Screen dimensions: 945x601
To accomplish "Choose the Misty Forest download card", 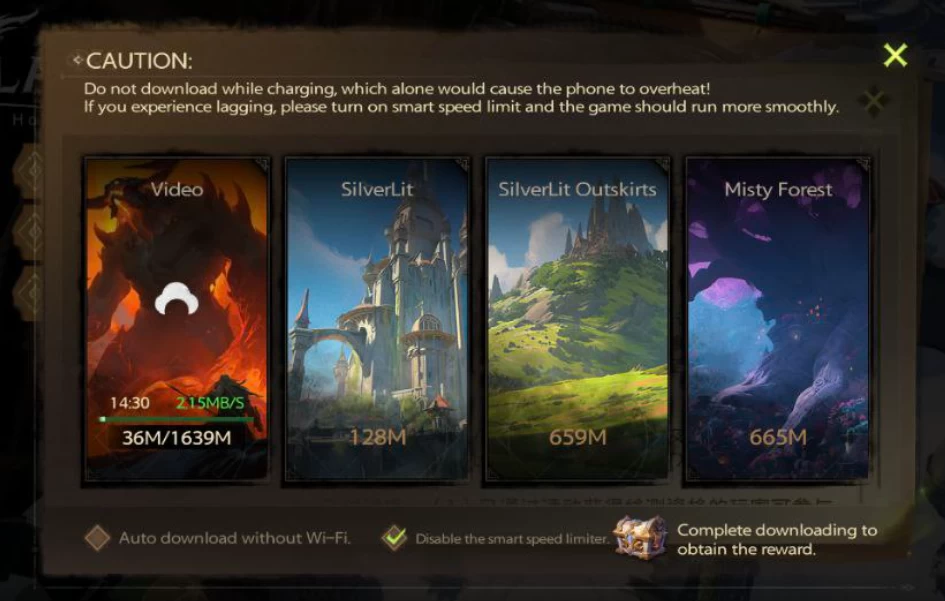I will point(777,319).
